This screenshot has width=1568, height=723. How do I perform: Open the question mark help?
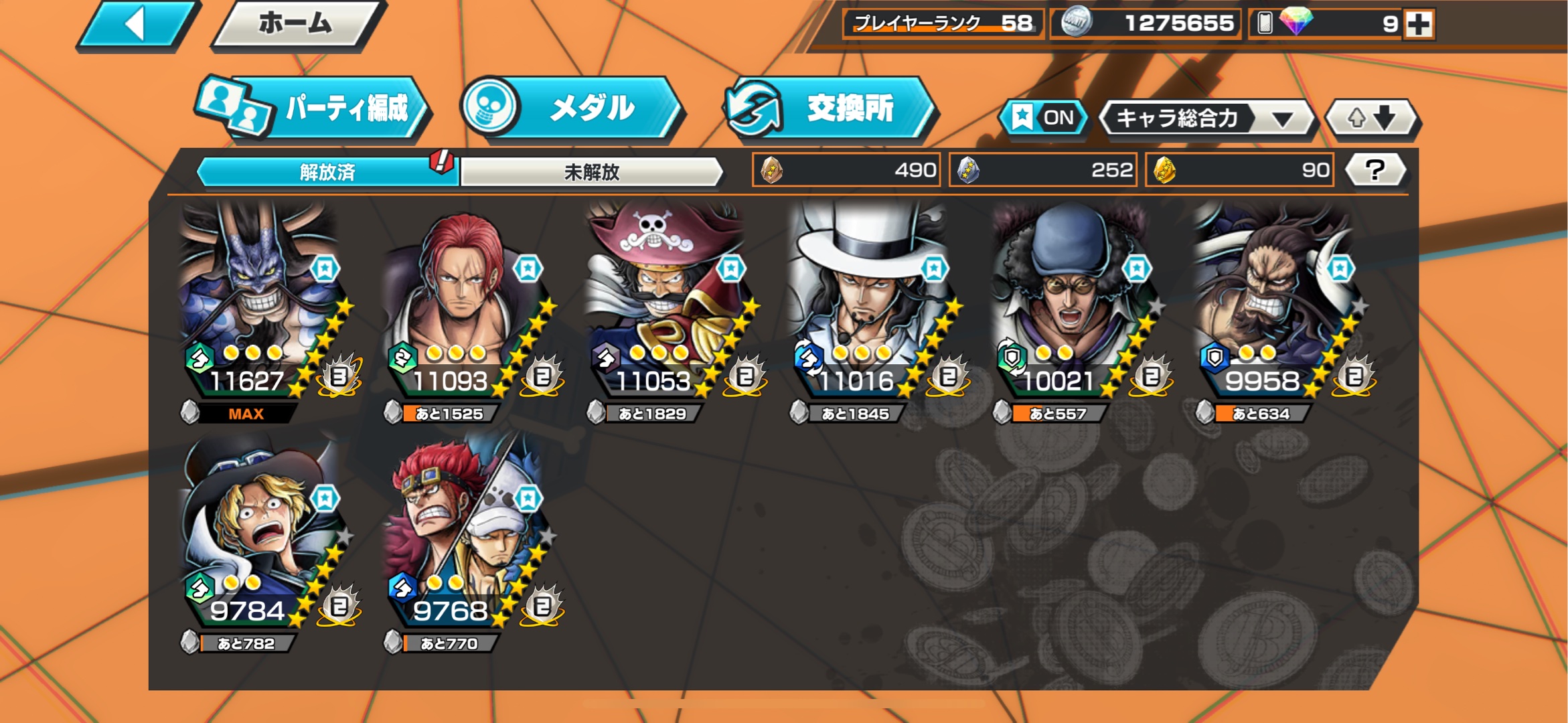[x=1375, y=170]
